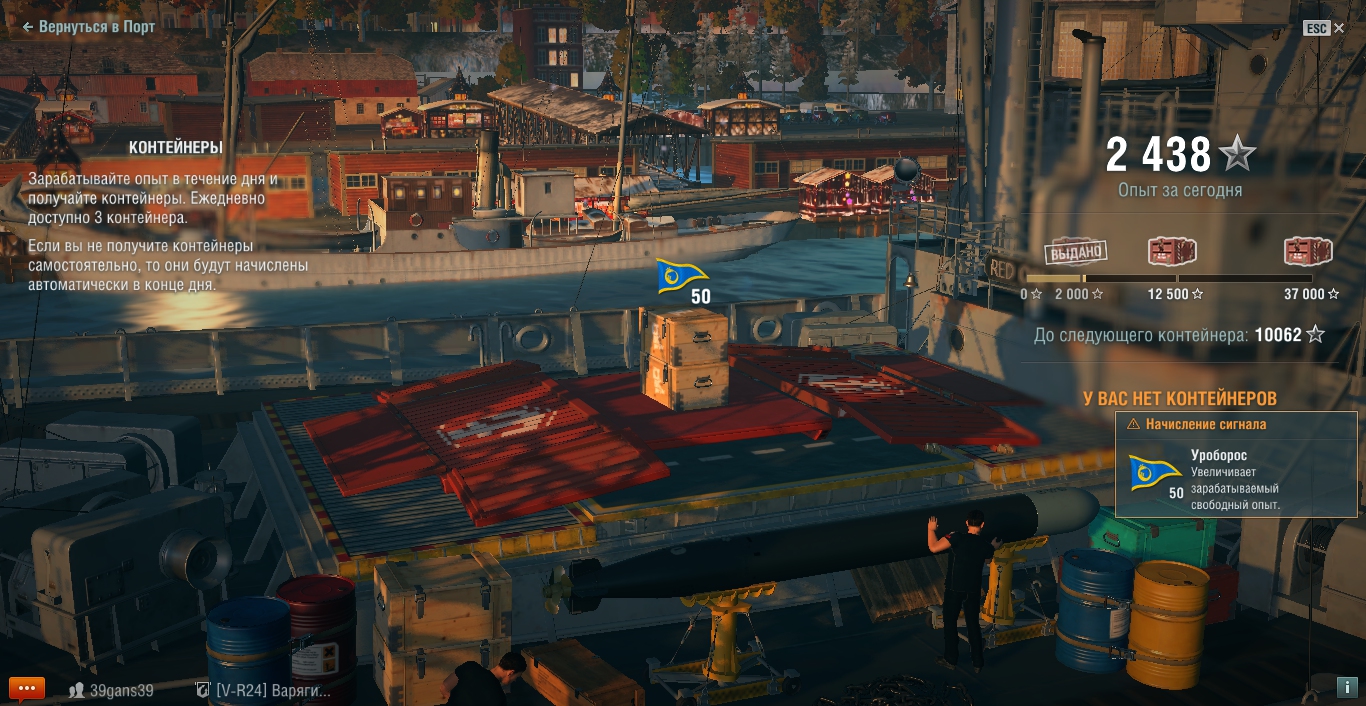Return to Port via Вернуться в Порт
The width and height of the screenshot is (1366, 706).
pos(89,27)
